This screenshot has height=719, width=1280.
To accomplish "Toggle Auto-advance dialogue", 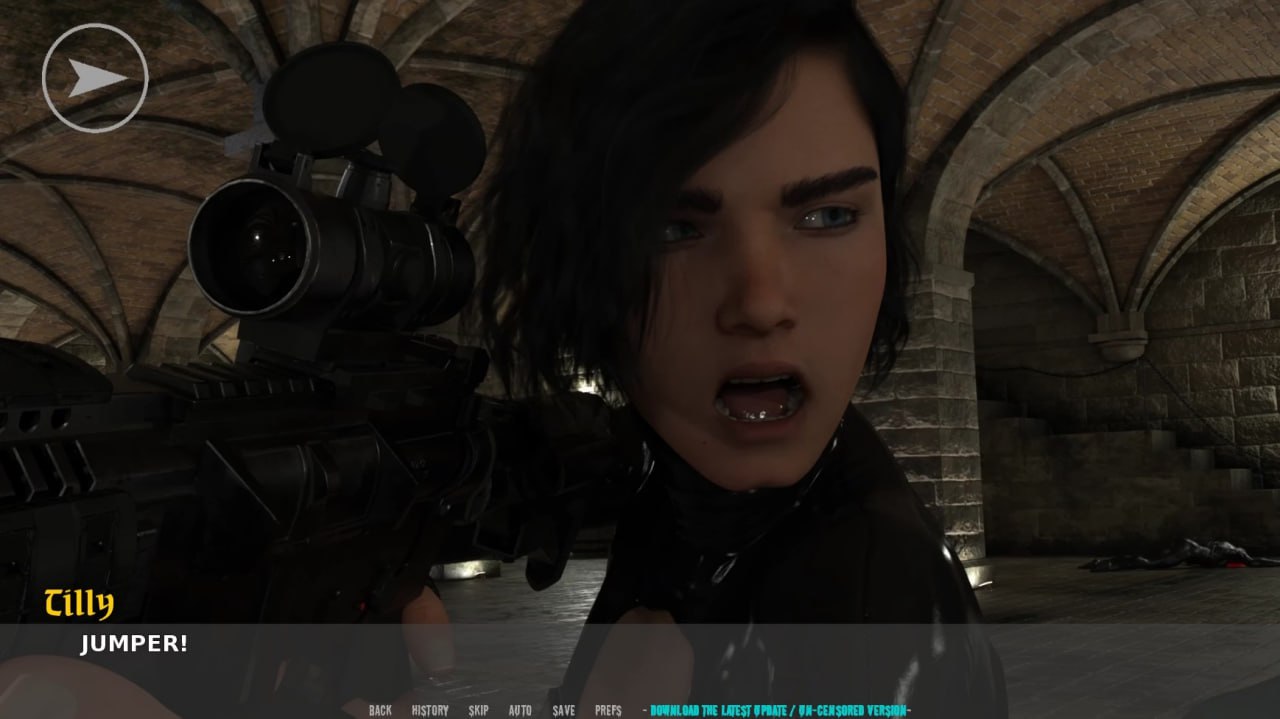I will pos(520,710).
